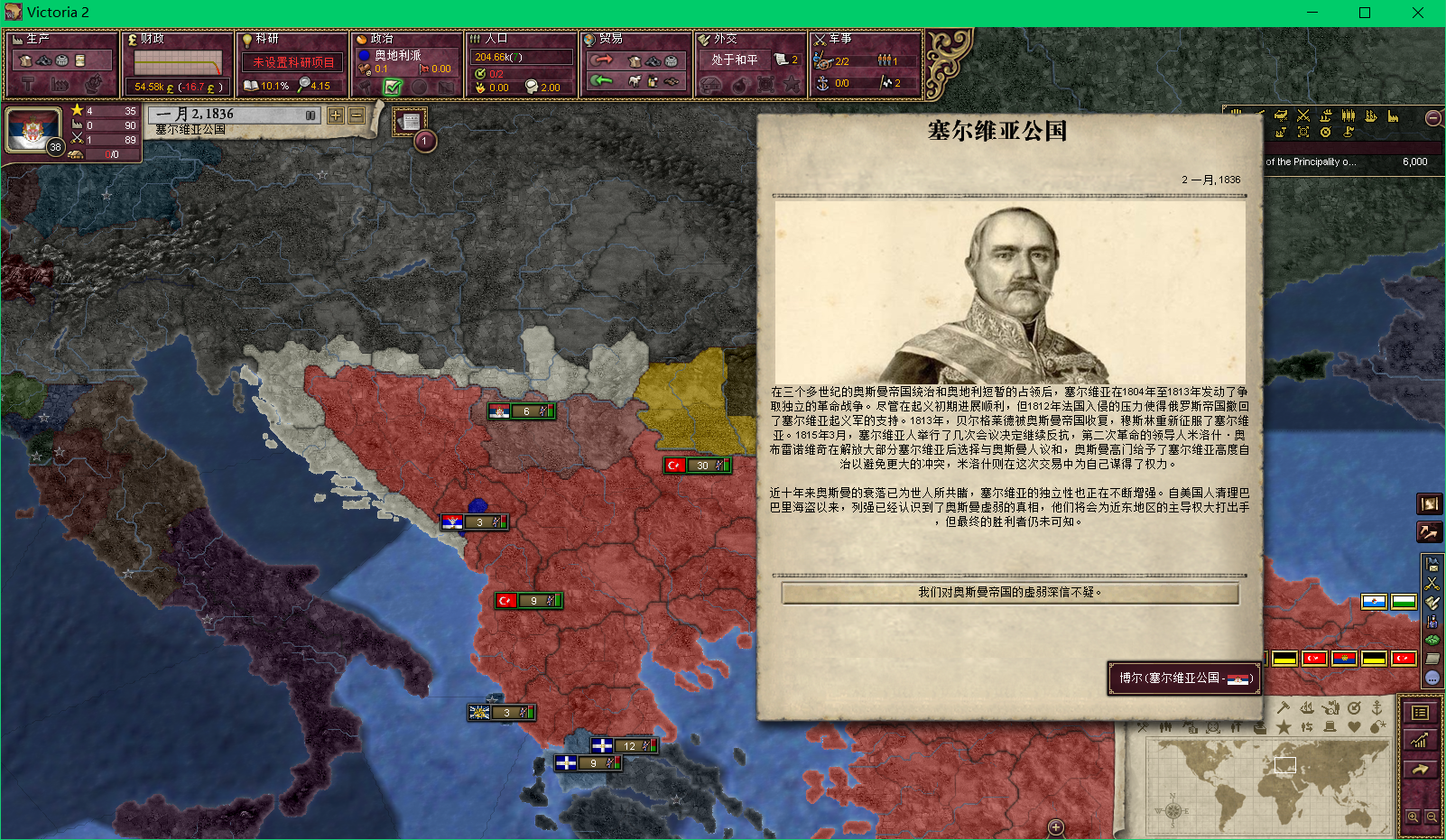This screenshot has width=1446, height=840.
Task: Increase game speed with the plus stepper
Action: [335, 116]
